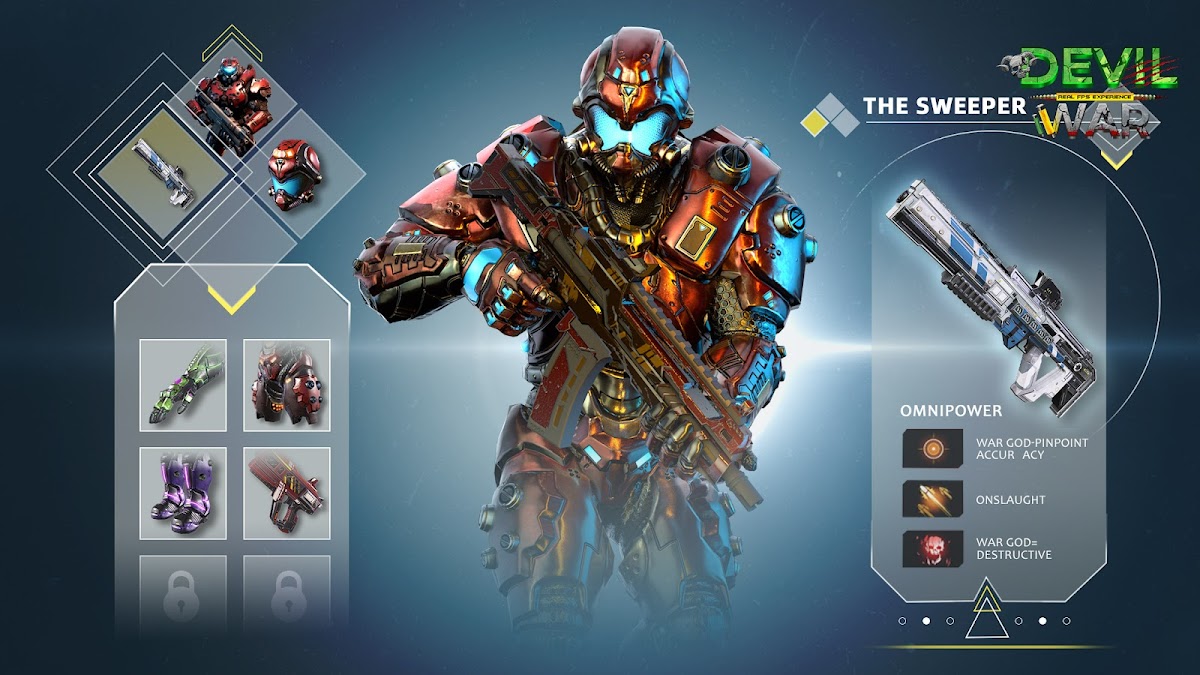Select the Onslaught omnipower icon

point(933,498)
